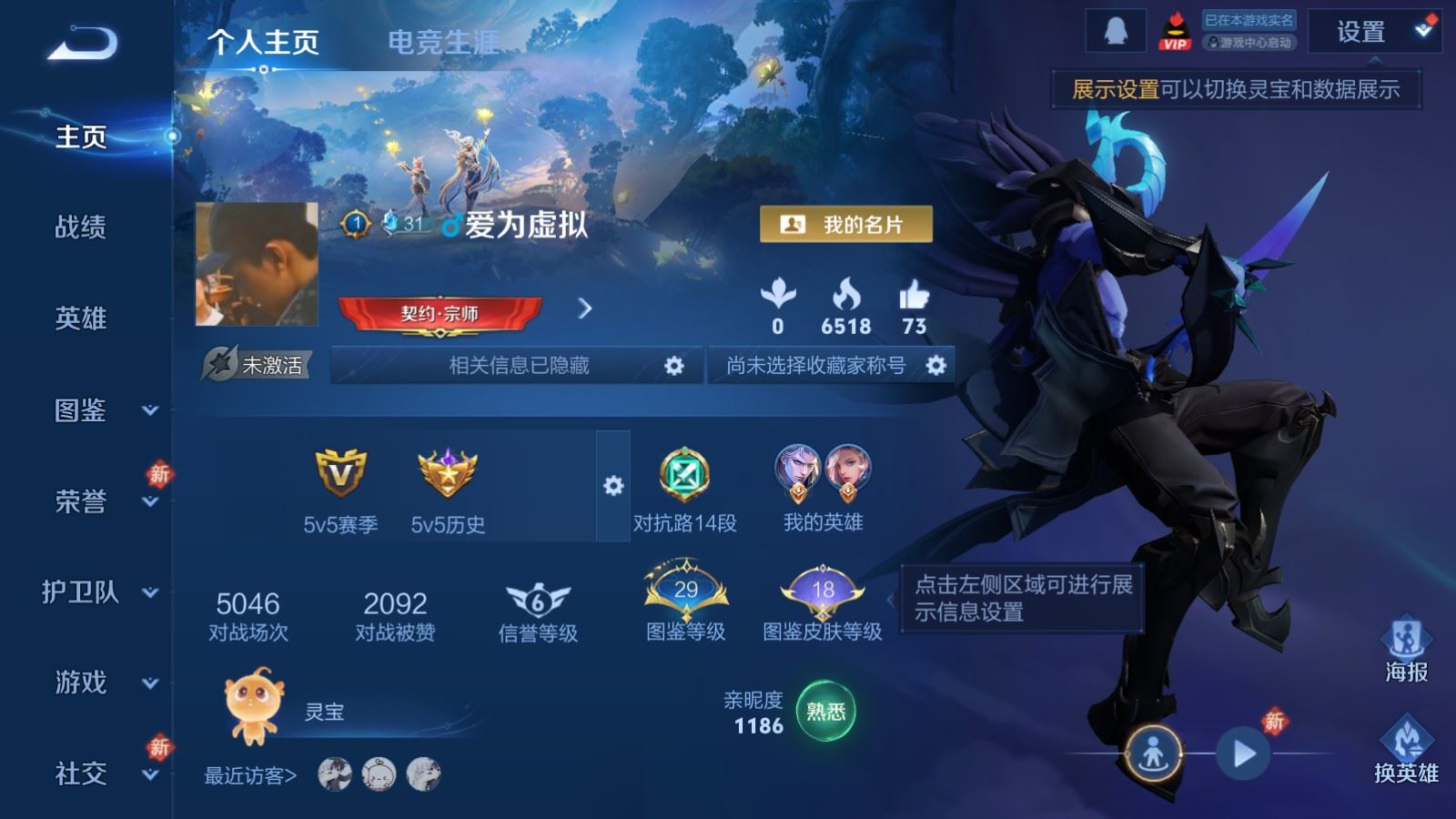Click the VIP icon at top right

[1178, 29]
